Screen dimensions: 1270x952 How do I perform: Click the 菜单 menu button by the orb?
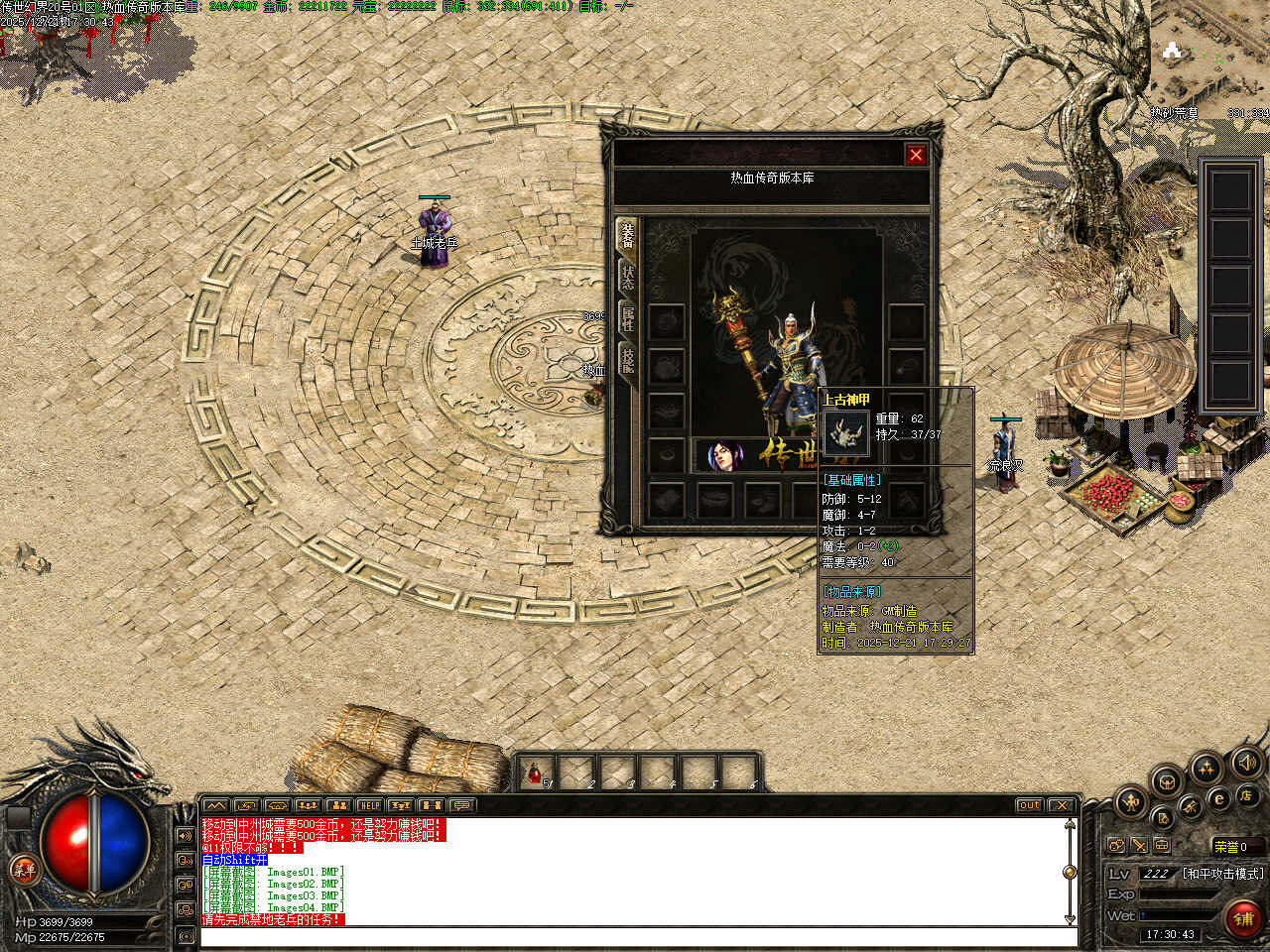point(22,871)
